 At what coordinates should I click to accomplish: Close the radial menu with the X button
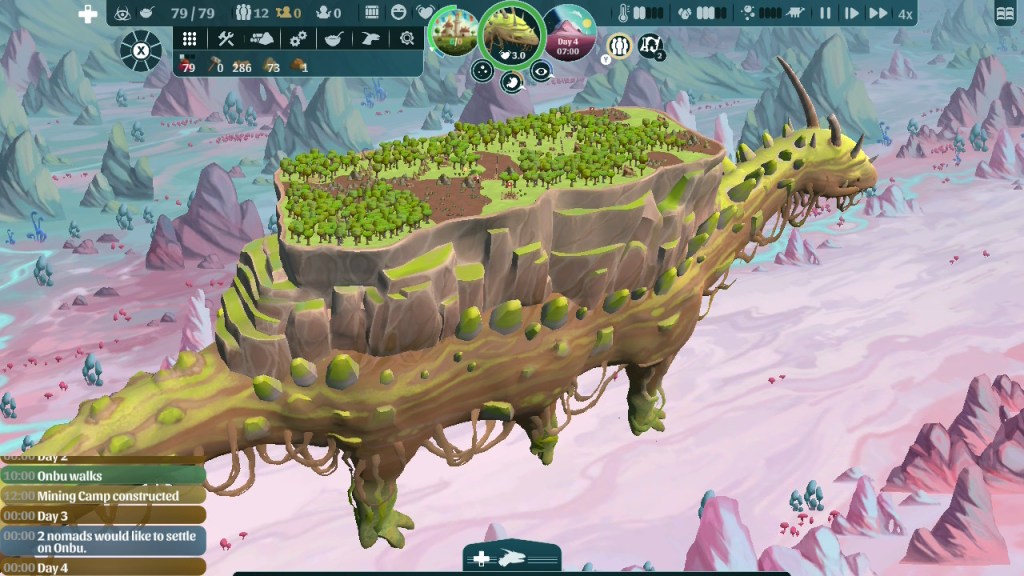141,50
